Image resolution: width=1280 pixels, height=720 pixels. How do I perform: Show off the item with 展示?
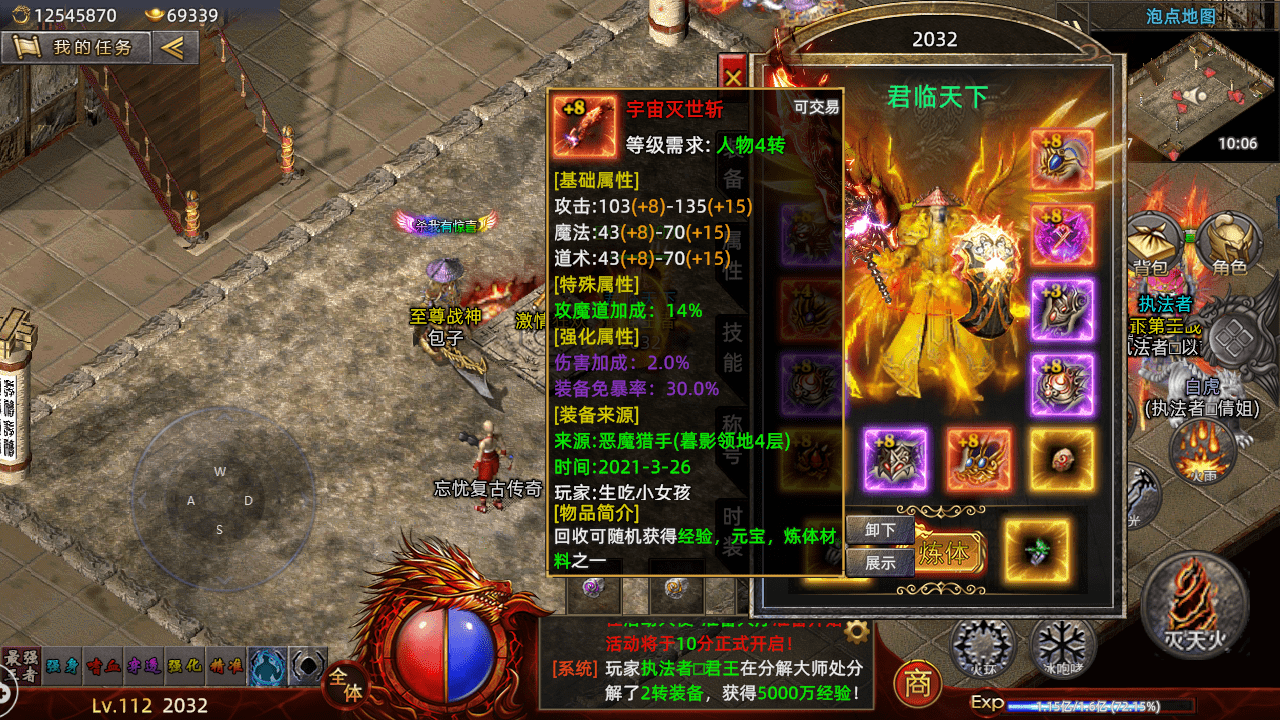[880, 562]
